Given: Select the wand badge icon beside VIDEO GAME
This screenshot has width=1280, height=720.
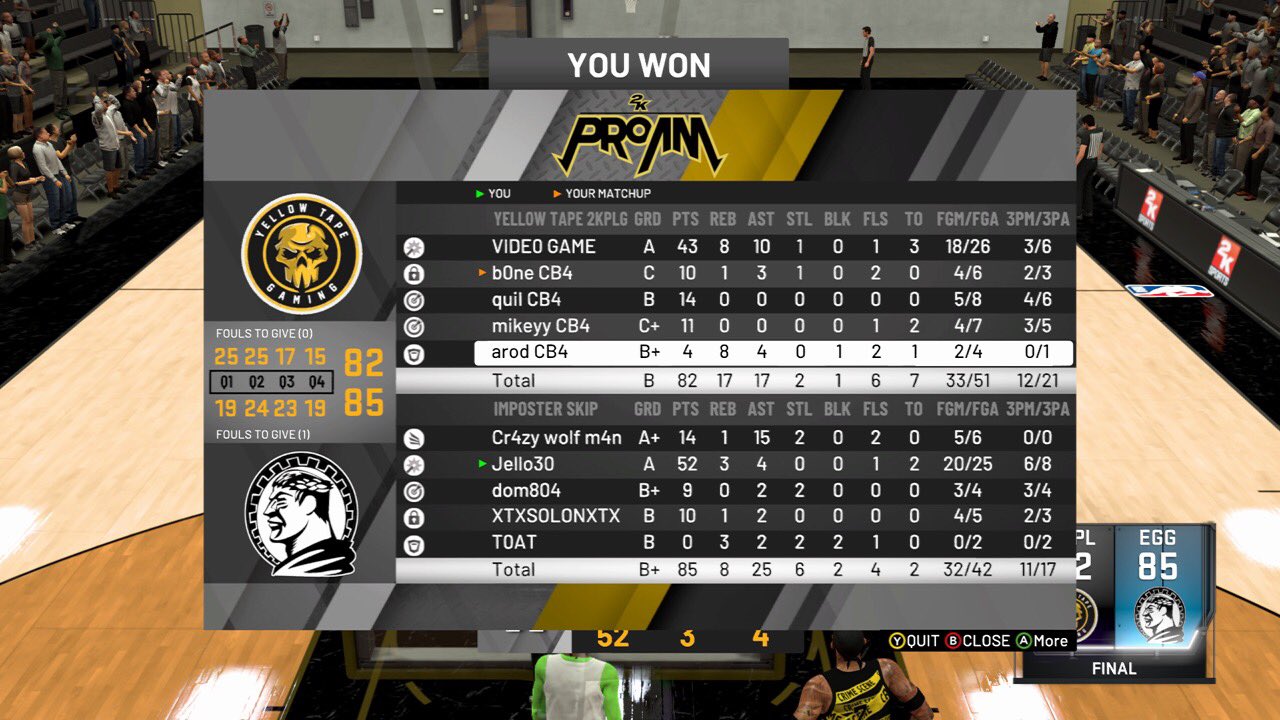Looking at the screenshot, I should tap(413, 246).
